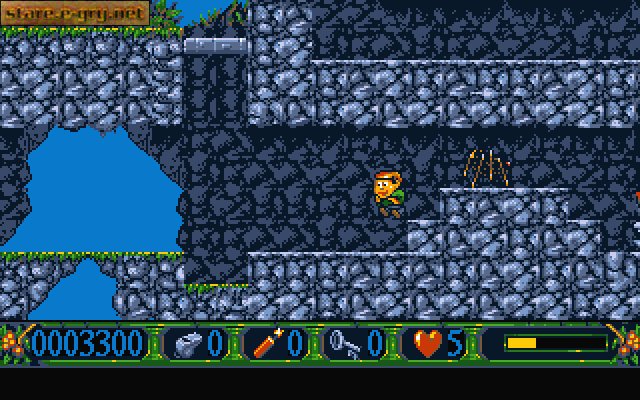Select the throwing stone inventory icon

click(186, 343)
